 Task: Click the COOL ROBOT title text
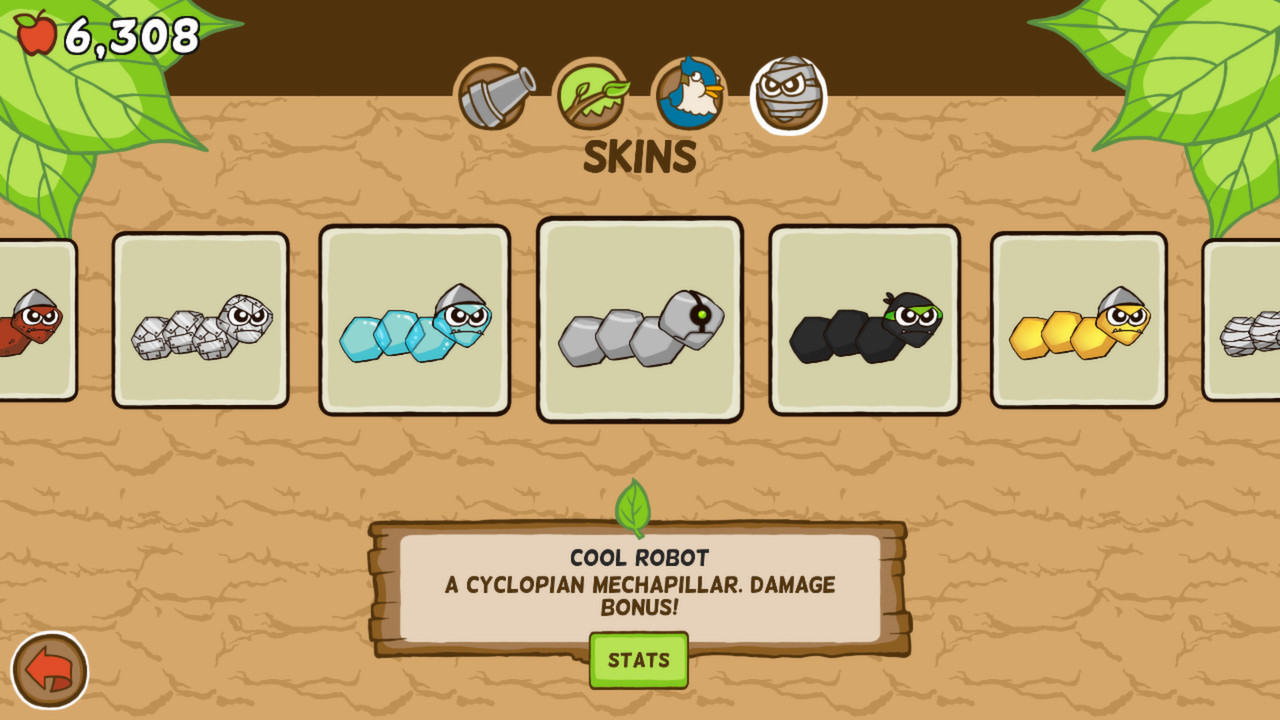pyautogui.click(x=639, y=556)
